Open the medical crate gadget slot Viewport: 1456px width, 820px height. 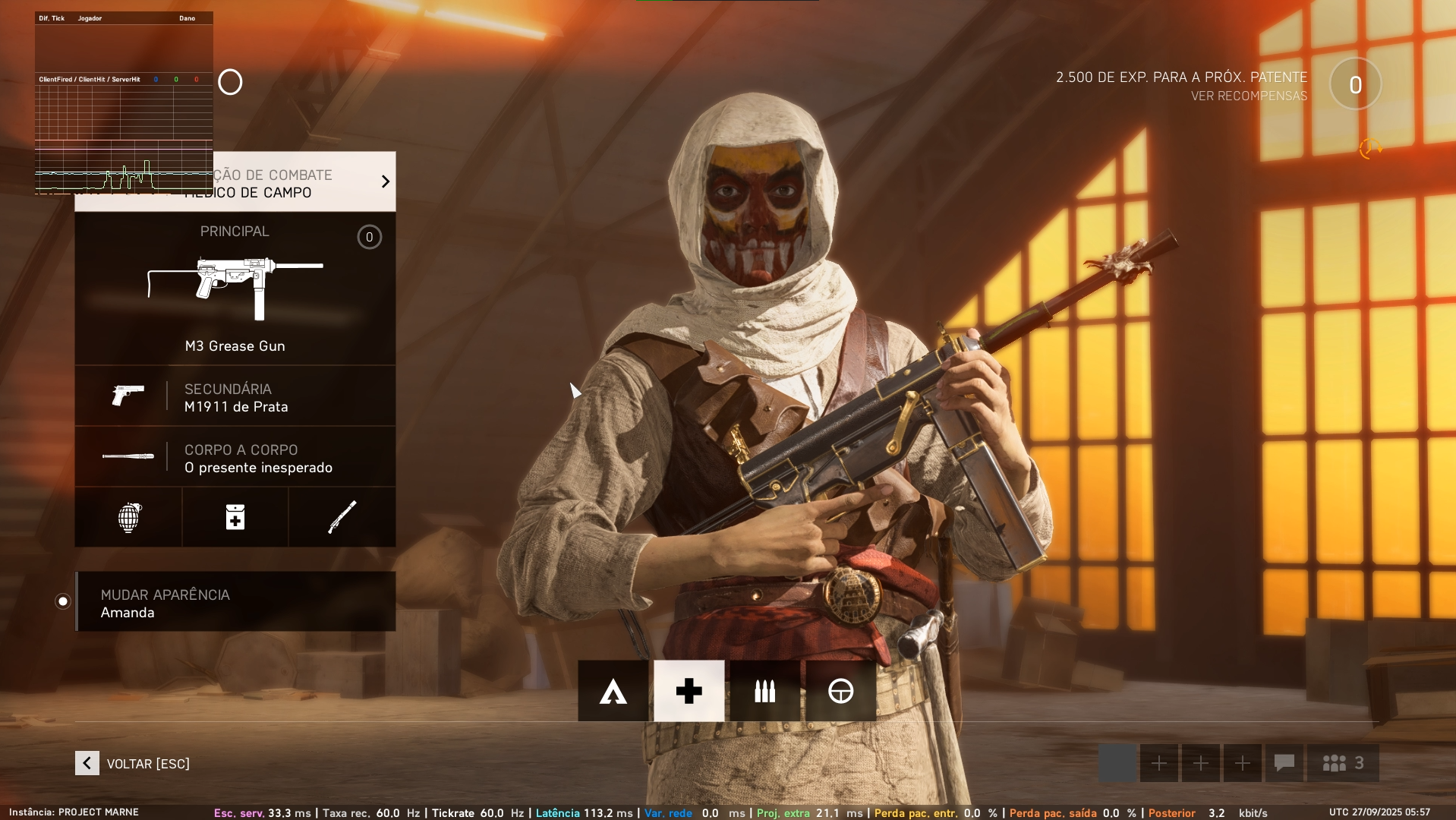[235, 517]
